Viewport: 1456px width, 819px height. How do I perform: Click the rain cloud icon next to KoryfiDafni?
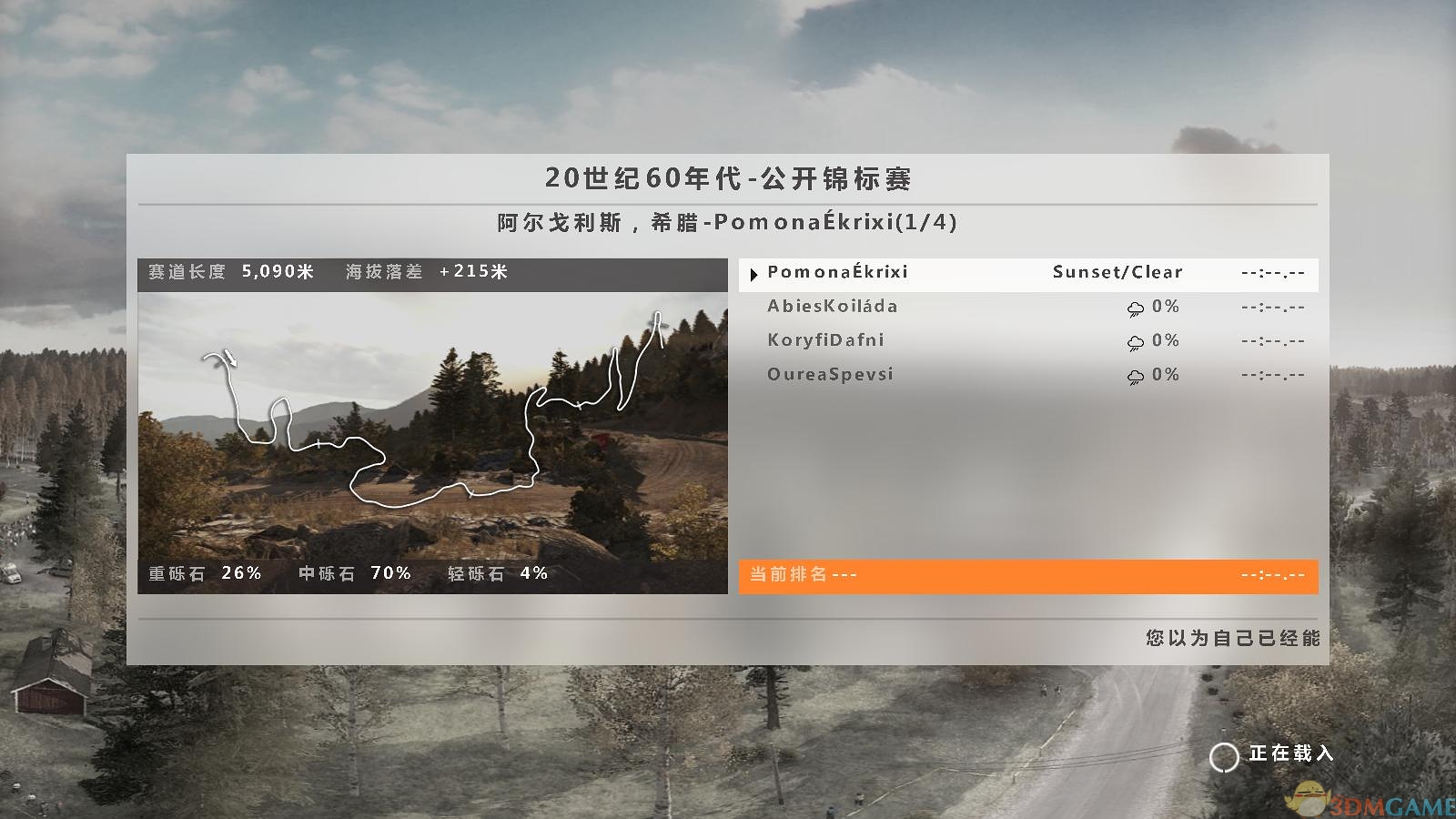pyautogui.click(x=1135, y=341)
